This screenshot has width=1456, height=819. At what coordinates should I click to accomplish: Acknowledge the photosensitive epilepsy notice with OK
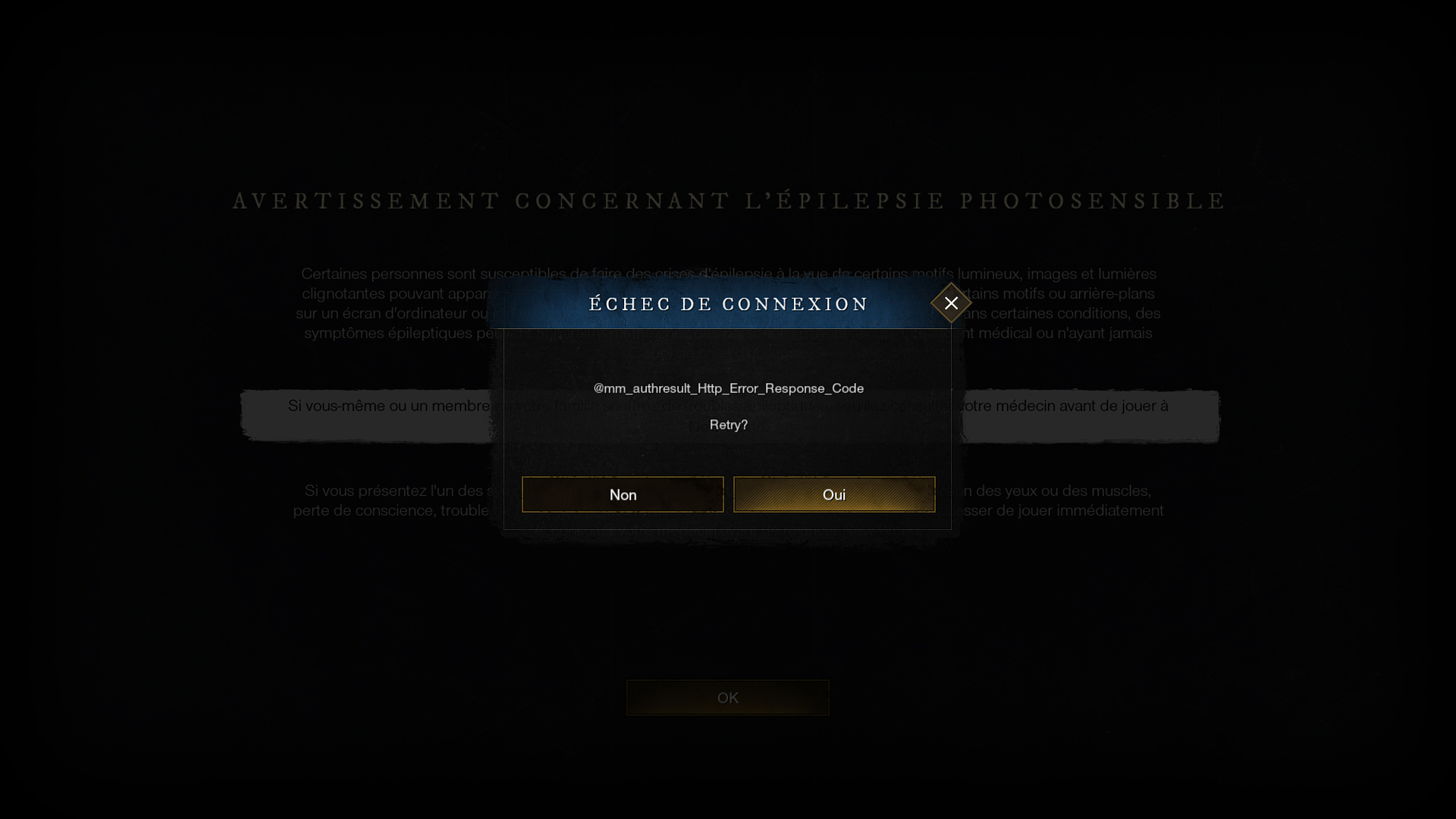[x=727, y=697]
